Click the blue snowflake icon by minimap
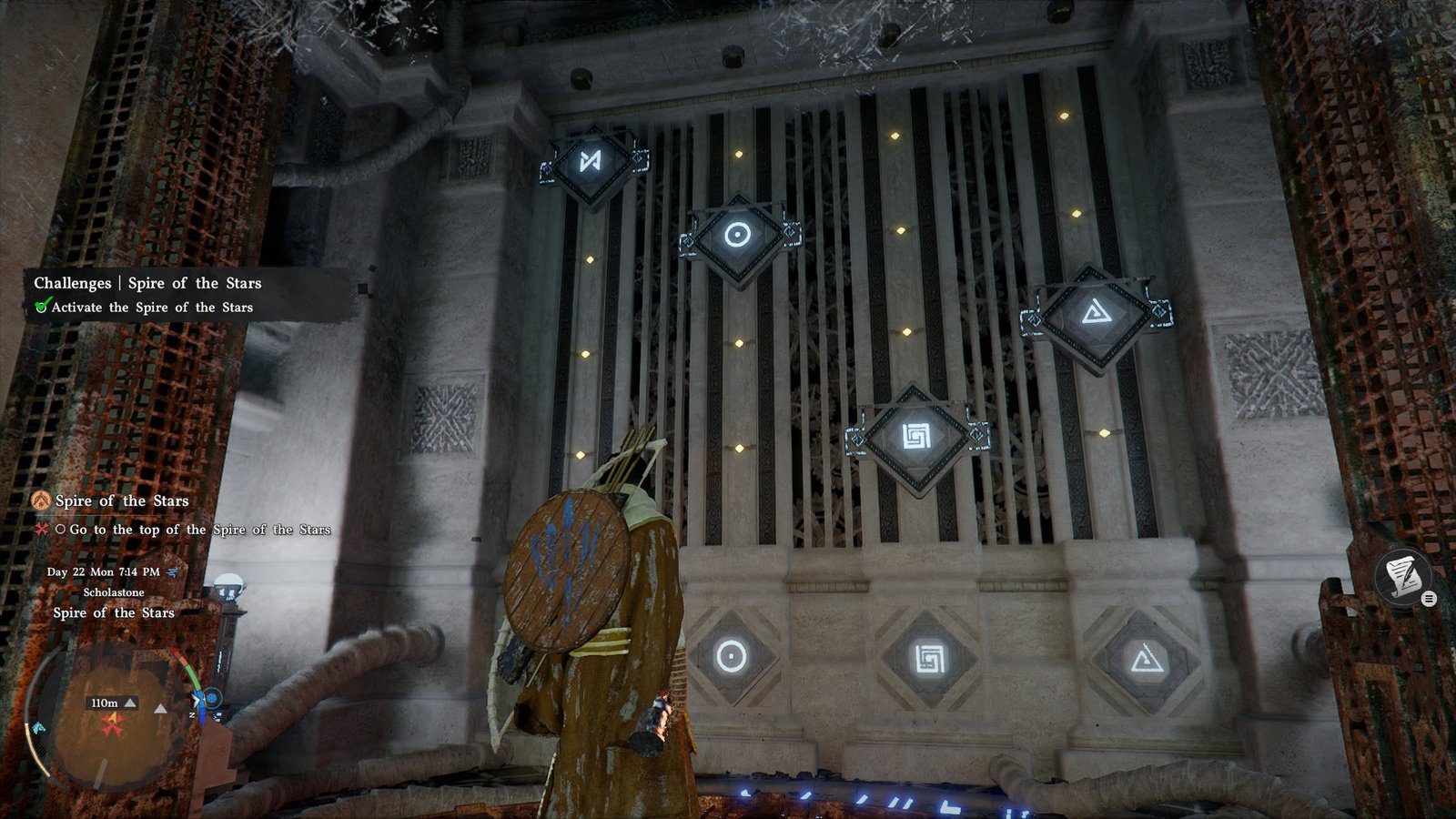 [212, 698]
